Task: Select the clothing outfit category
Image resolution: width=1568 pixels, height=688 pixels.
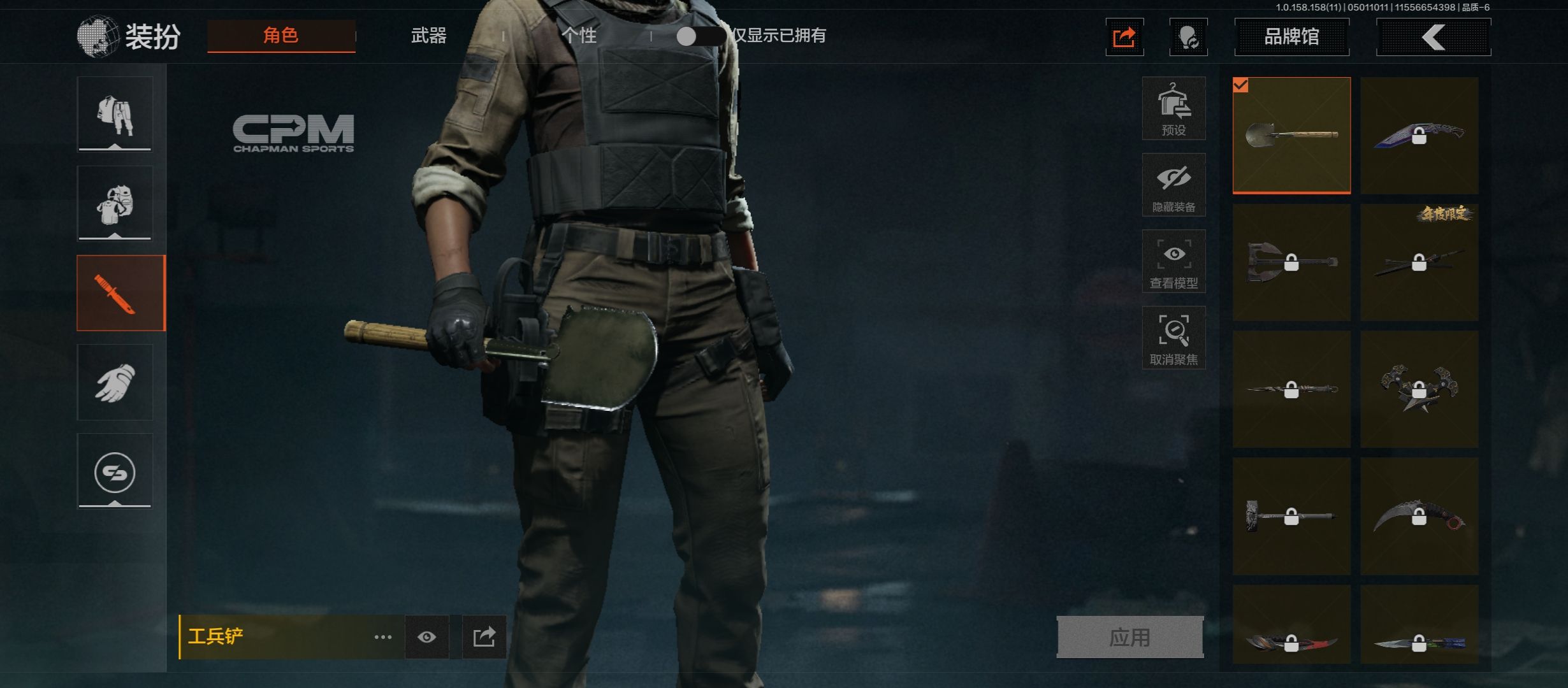Action: tap(115, 115)
